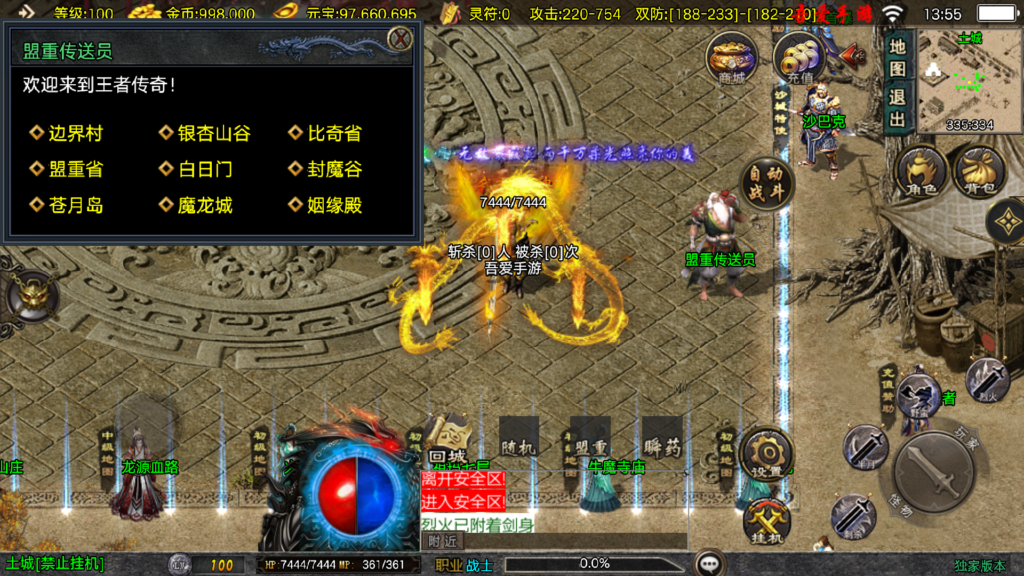
Task: Pick 白日门 from the teleport list
Action: [x=204, y=169]
